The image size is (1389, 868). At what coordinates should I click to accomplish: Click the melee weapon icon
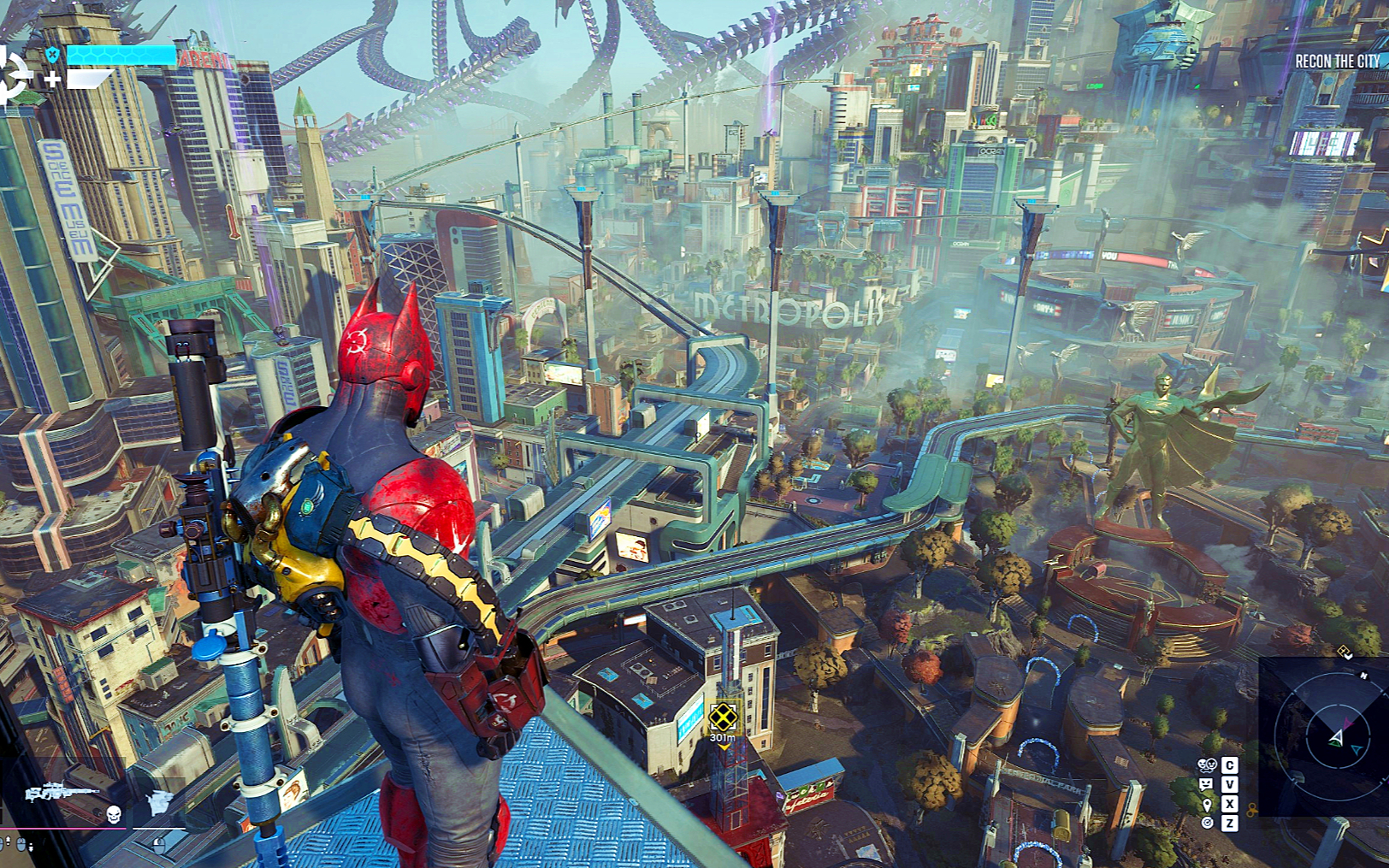(159, 802)
